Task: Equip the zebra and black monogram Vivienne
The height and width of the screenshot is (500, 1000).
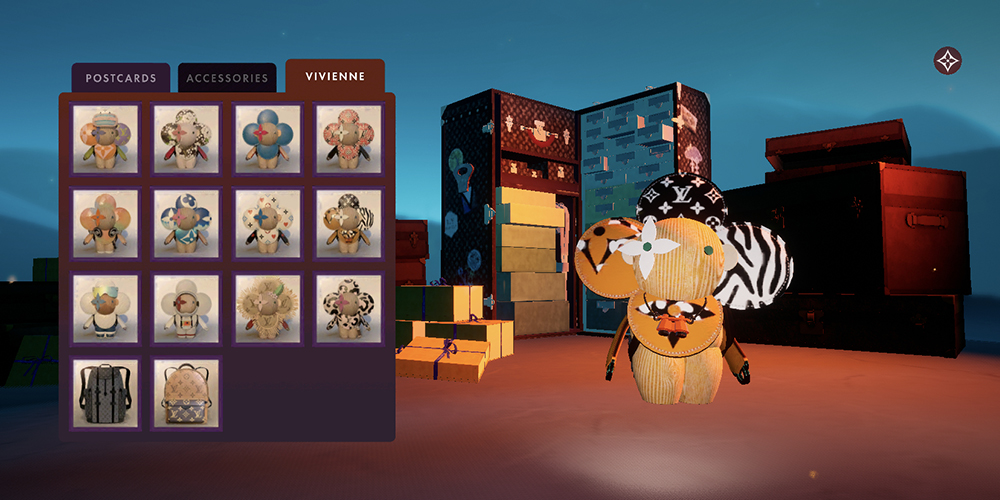Action: (349, 224)
